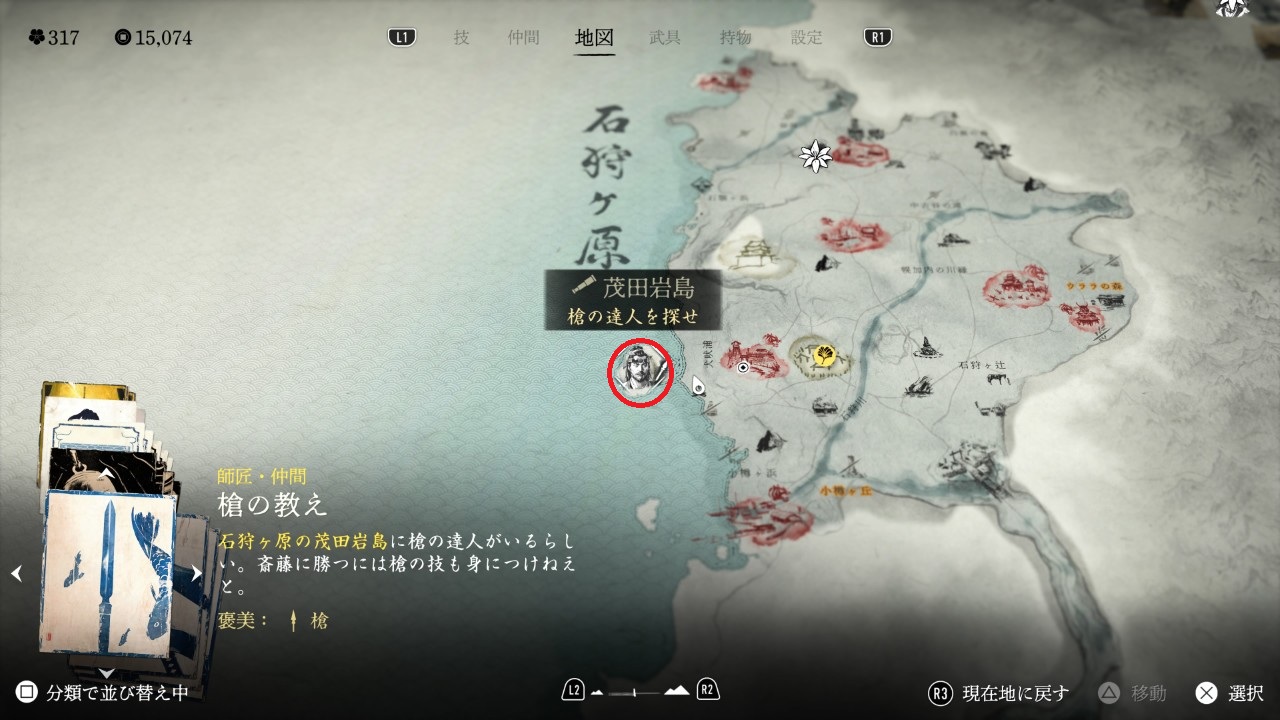The width and height of the screenshot is (1280, 720).
Task: Go to previous quest card with left arrow
Action: point(16,573)
